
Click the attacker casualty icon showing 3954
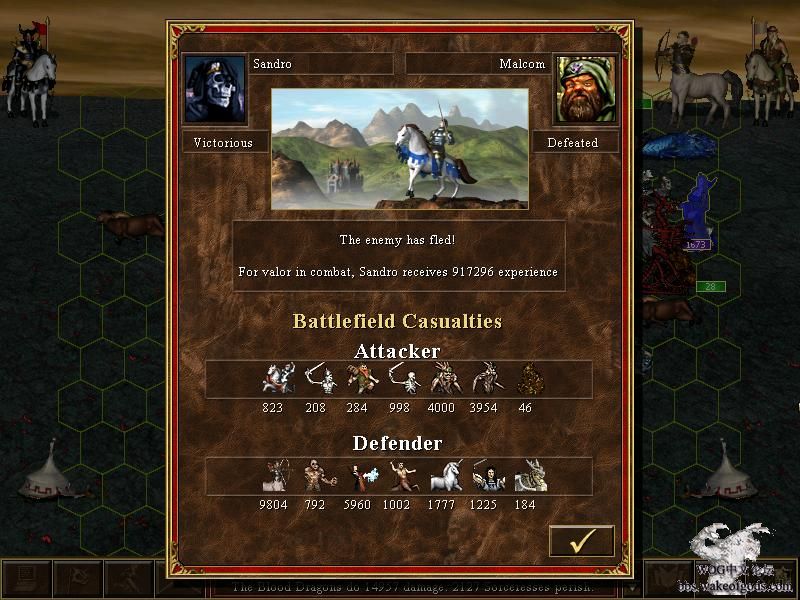485,379
